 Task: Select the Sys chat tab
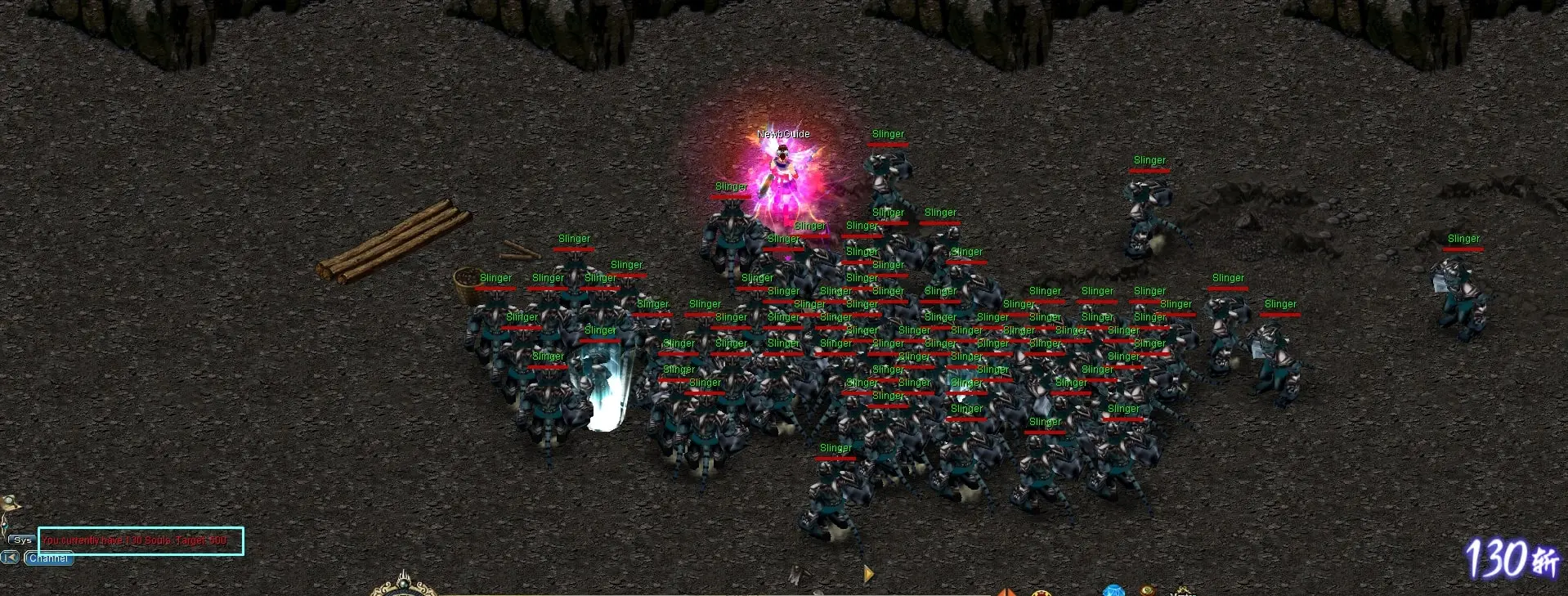pyautogui.click(x=21, y=540)
